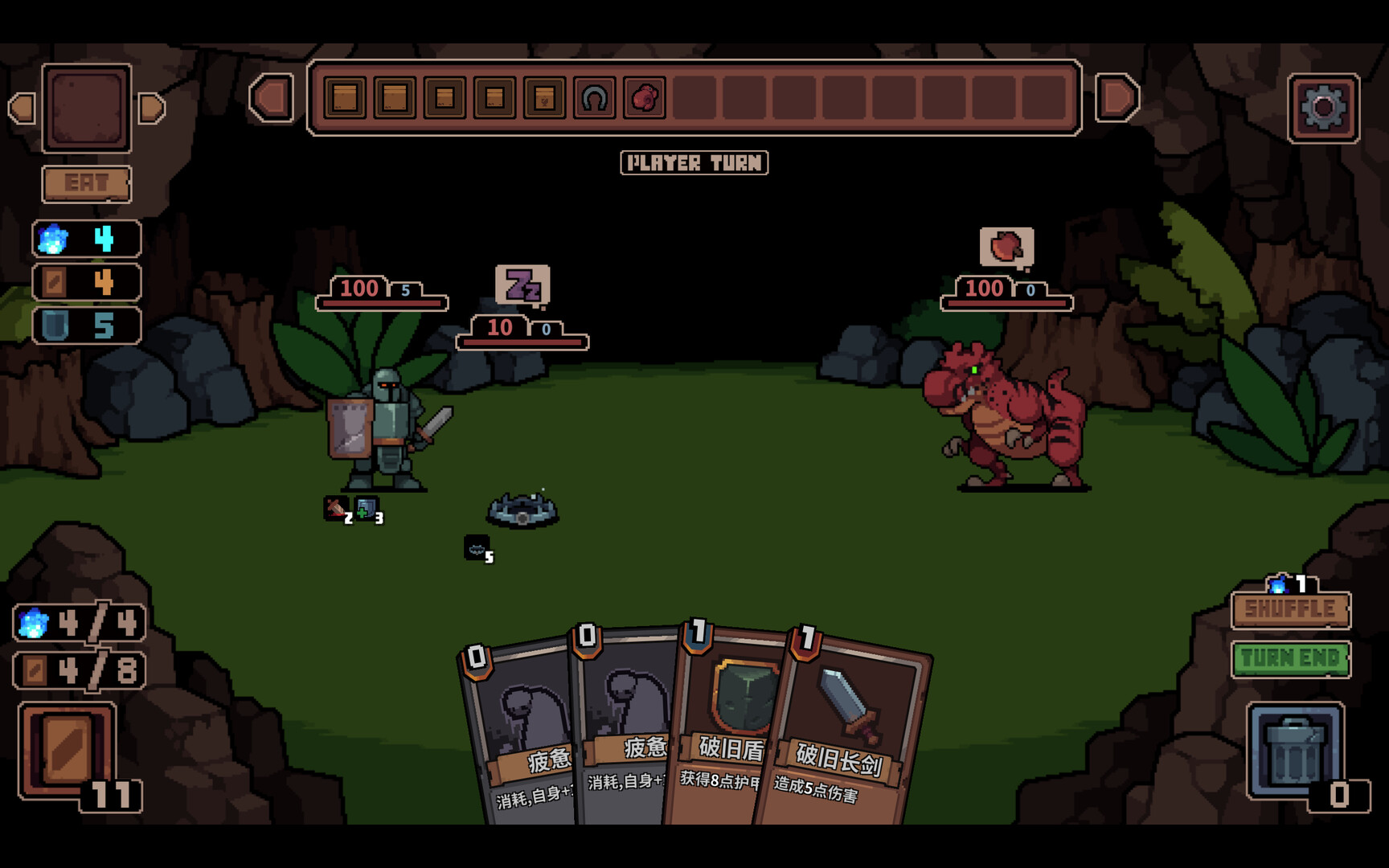Image resolution: width=1389 pixels, height=868 pixels.
Task: Open the trash can discard pile
Action: click(1295, 751)
